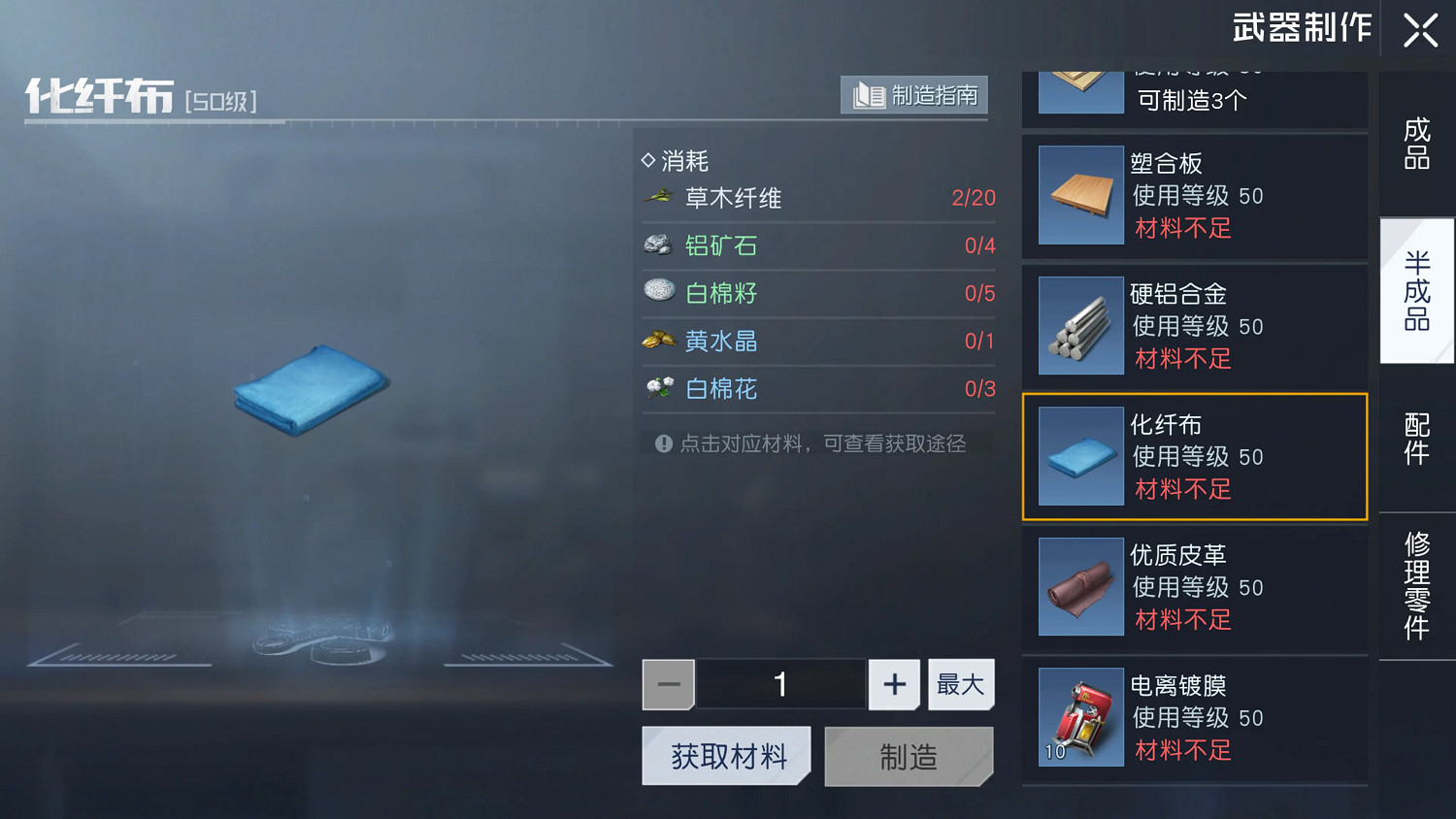The image size is (1456, 819).
Task: Click the quantity input field showing 1
Action: click(x=779, y=683)
